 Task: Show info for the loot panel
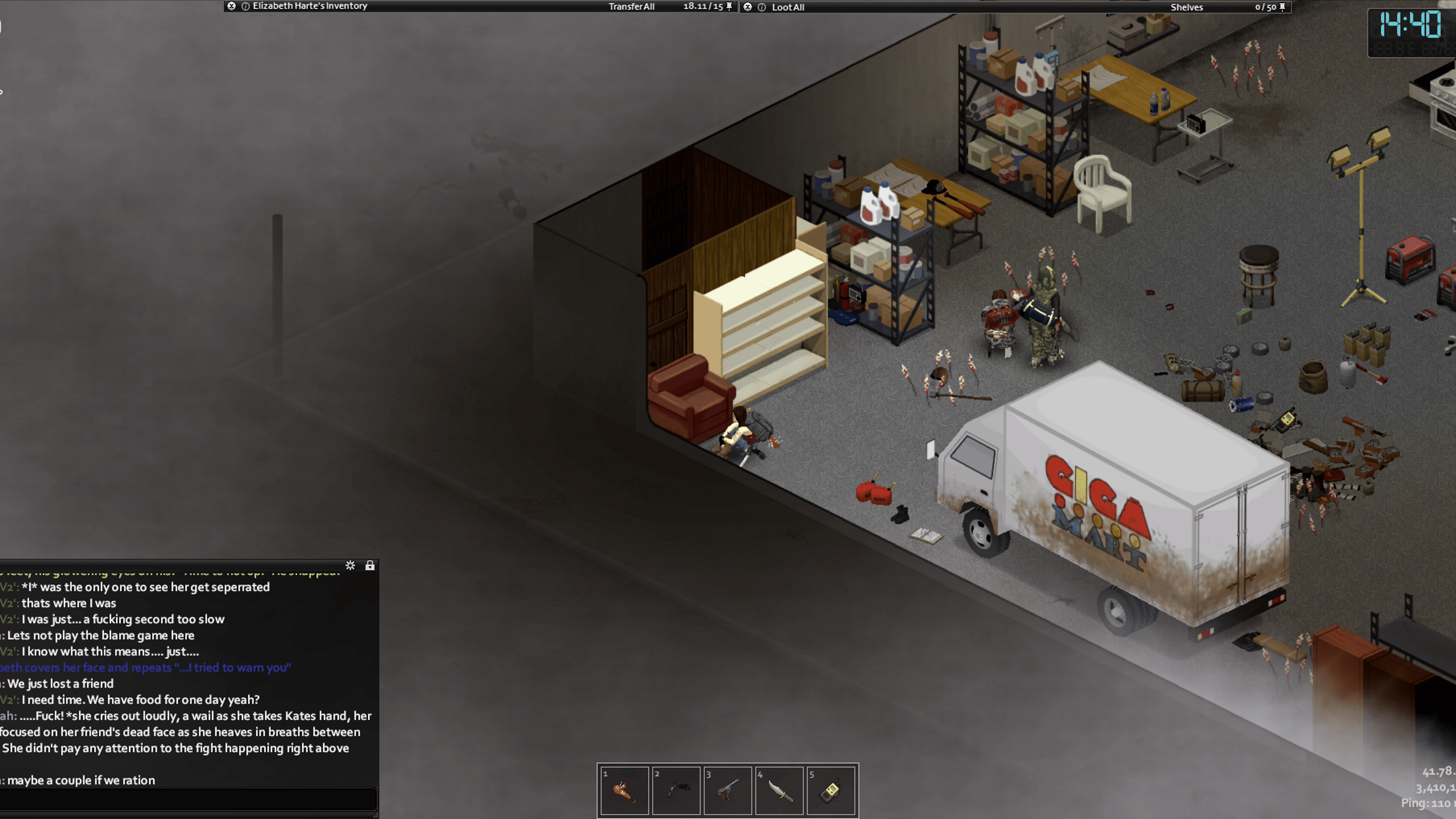click(761, 8)
